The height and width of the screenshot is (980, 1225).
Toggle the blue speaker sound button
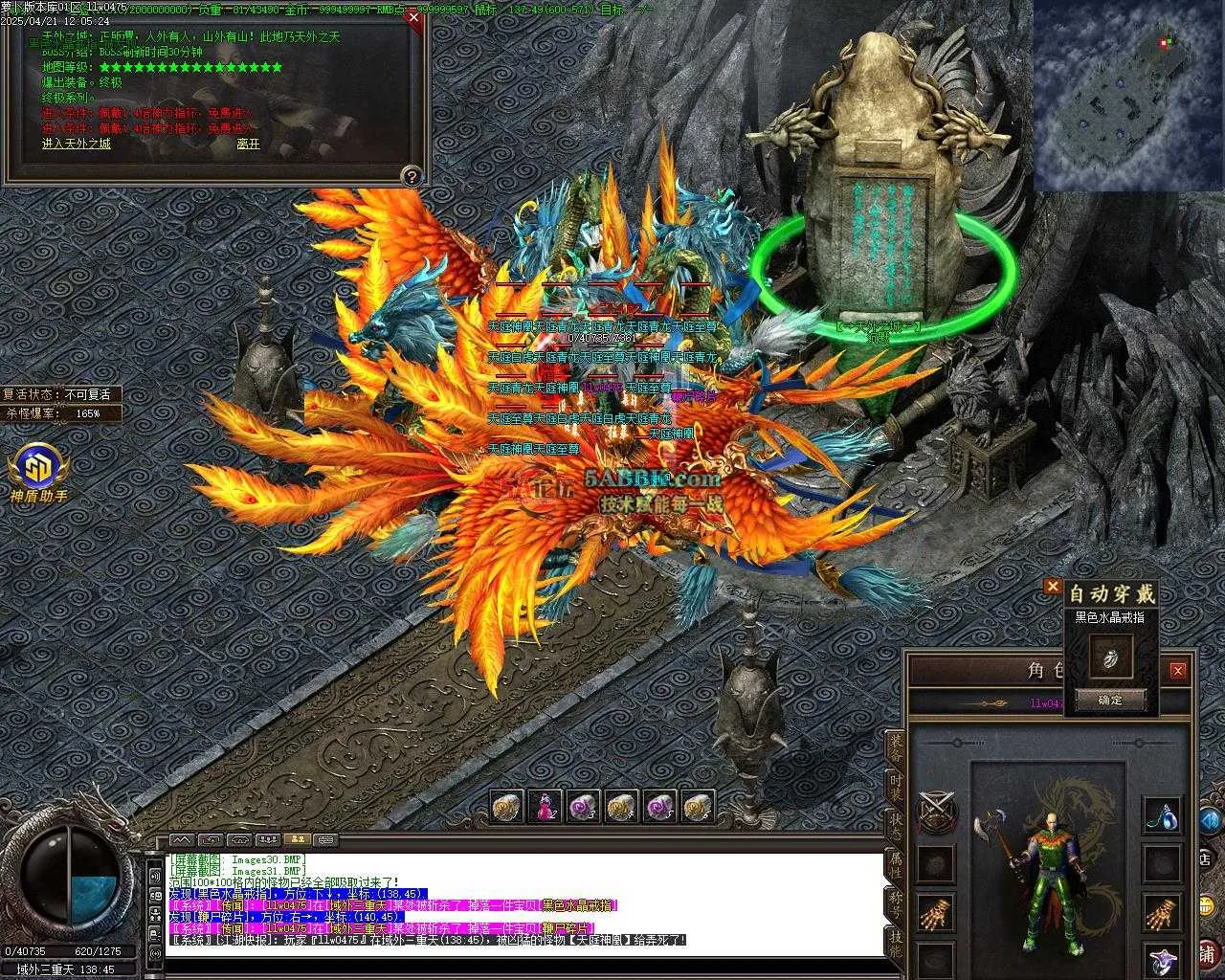pyautogui.click(x=1210, y=820)
